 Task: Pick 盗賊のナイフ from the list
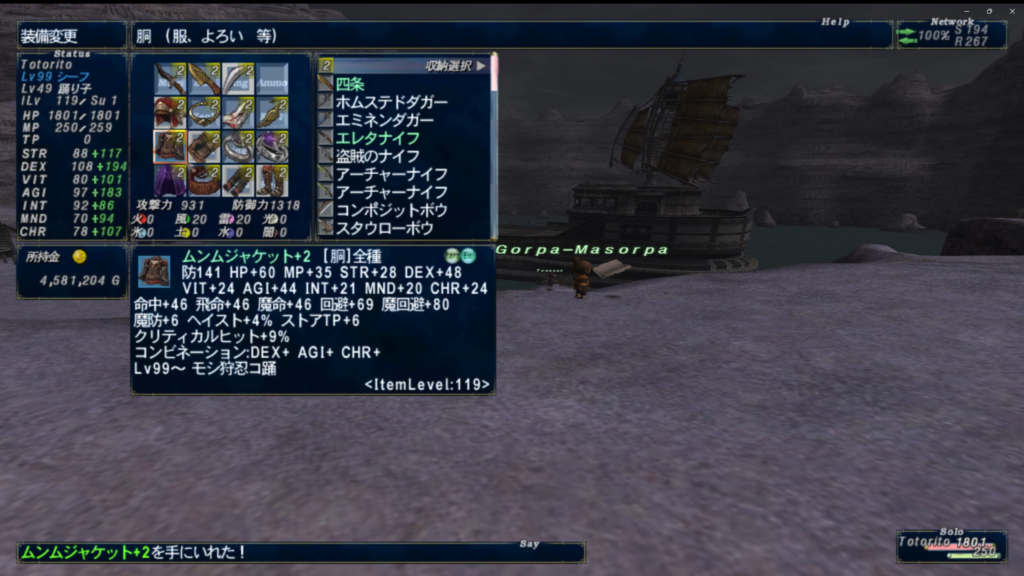tap(377, 156)
